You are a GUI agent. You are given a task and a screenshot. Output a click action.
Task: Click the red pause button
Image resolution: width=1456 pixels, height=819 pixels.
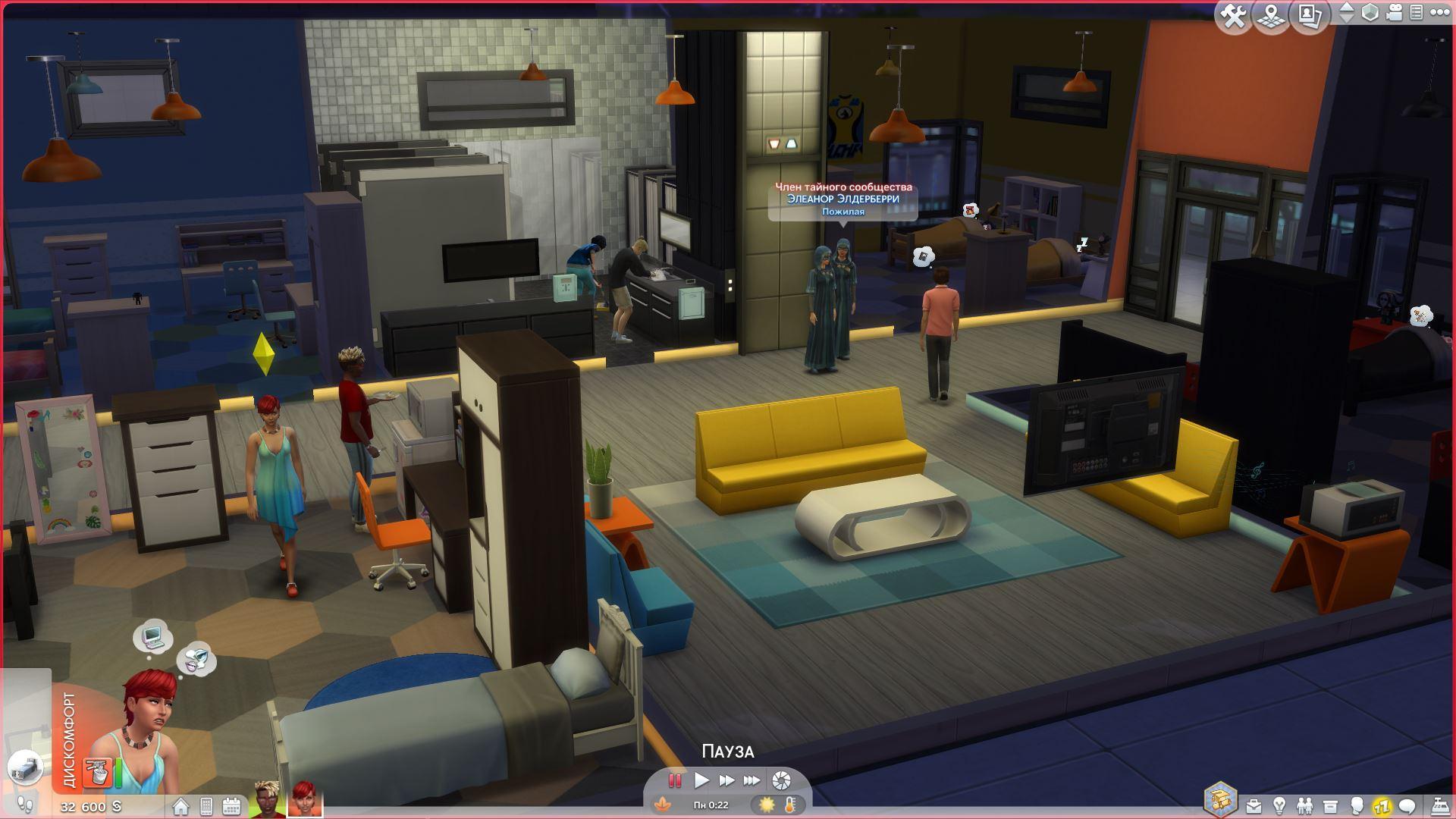[x=674, y=780]
